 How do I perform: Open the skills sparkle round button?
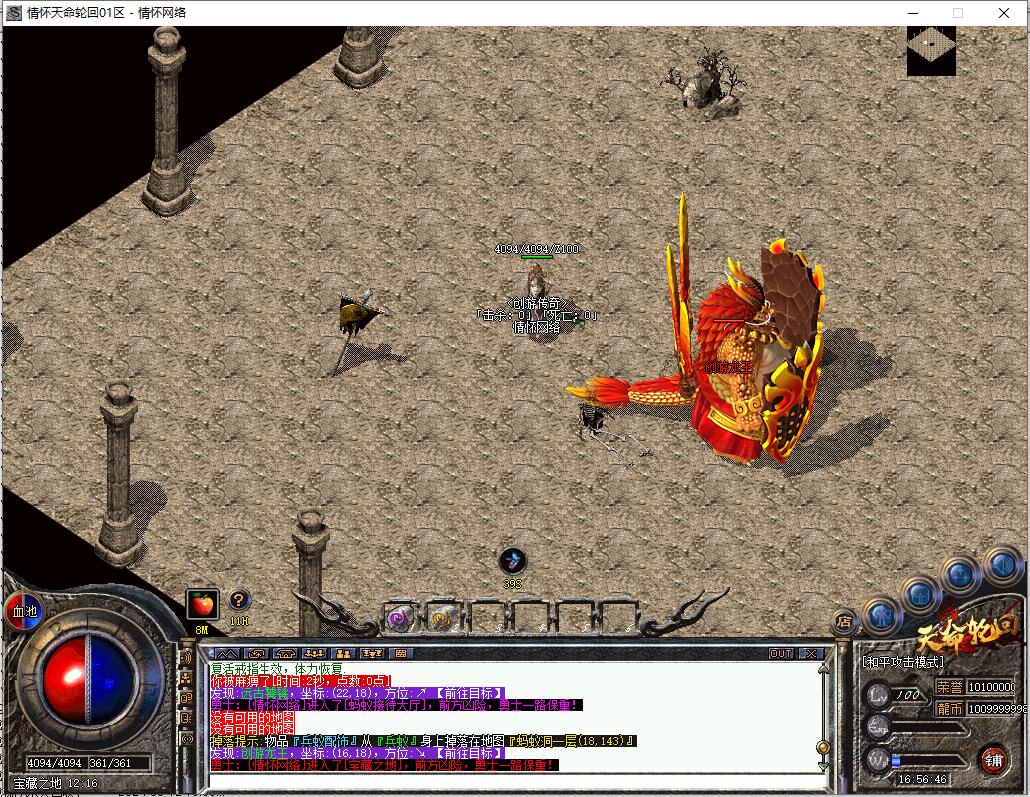tap(960, 575)
